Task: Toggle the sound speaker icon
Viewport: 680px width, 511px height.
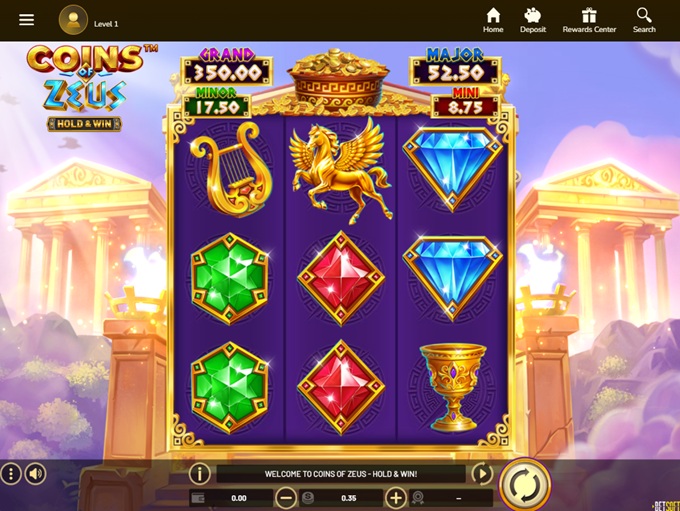Action: point(36,474)
